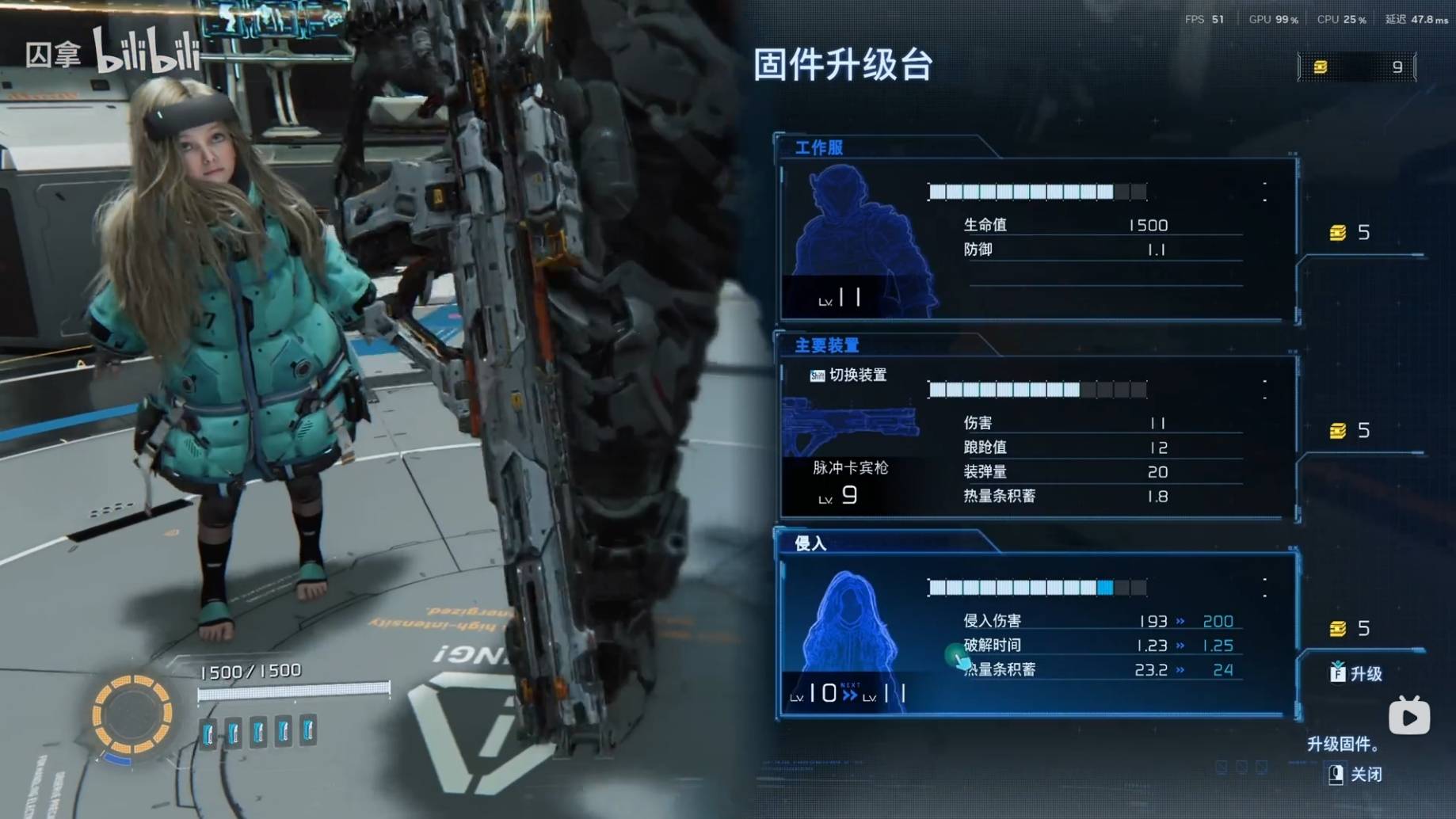The height and width of the screenshot is (819, 1456).
Task: Select the 主要装置 pulse carbine panel
Action: point(1036,437)
